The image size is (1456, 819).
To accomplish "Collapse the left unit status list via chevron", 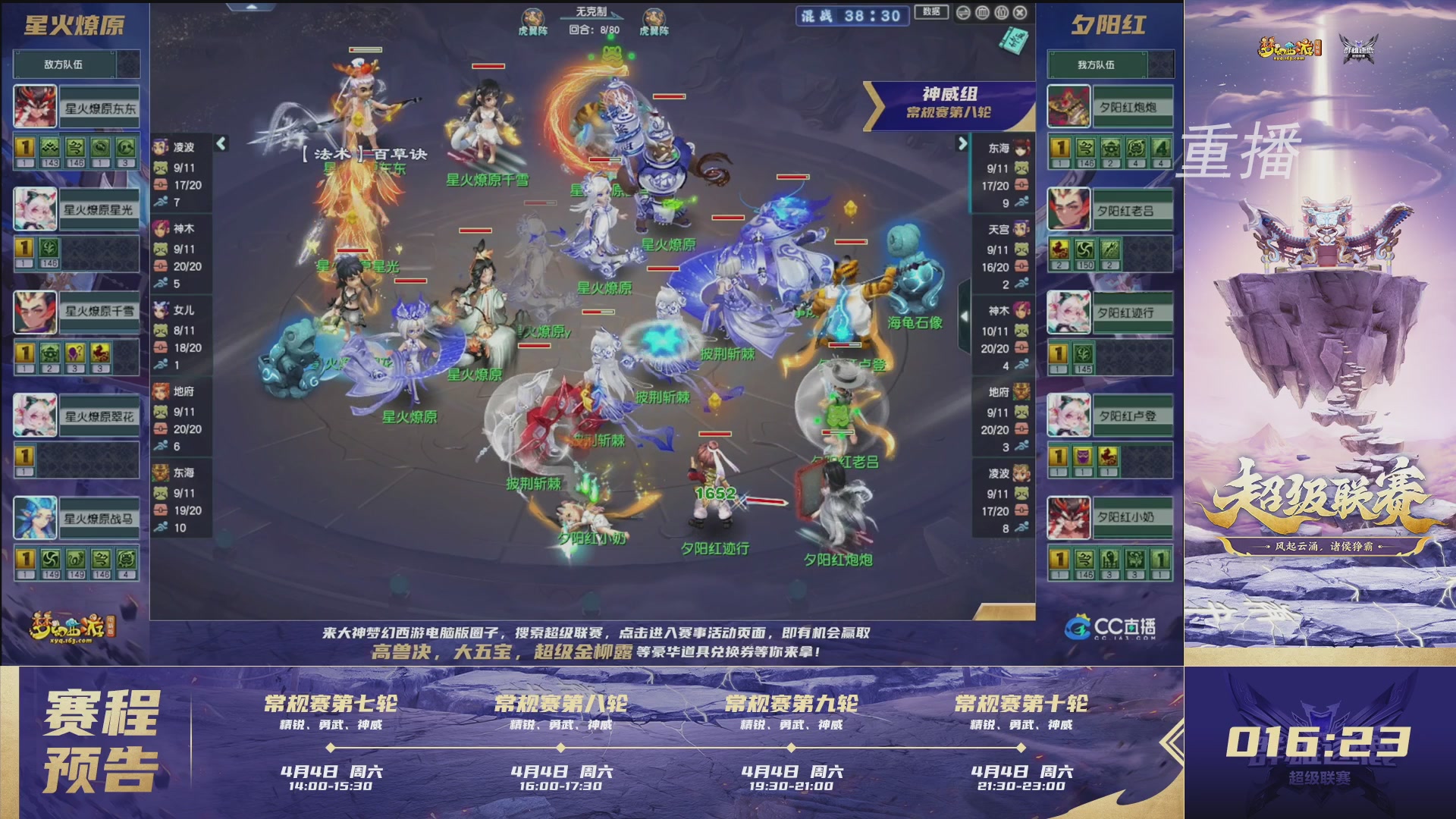I will (x=221, y=143).
